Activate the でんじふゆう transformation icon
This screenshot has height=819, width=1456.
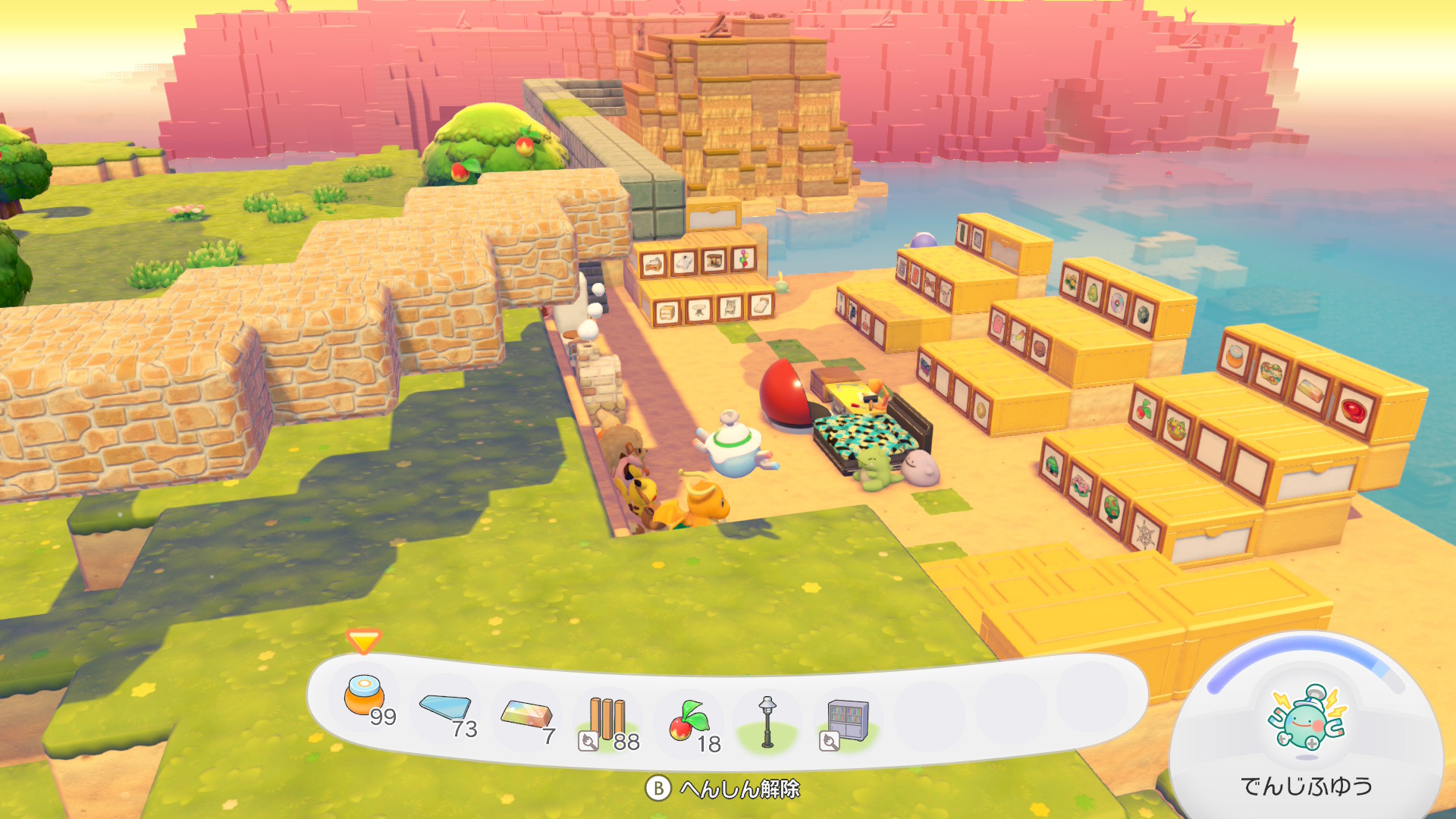(x=1306, y=720)
